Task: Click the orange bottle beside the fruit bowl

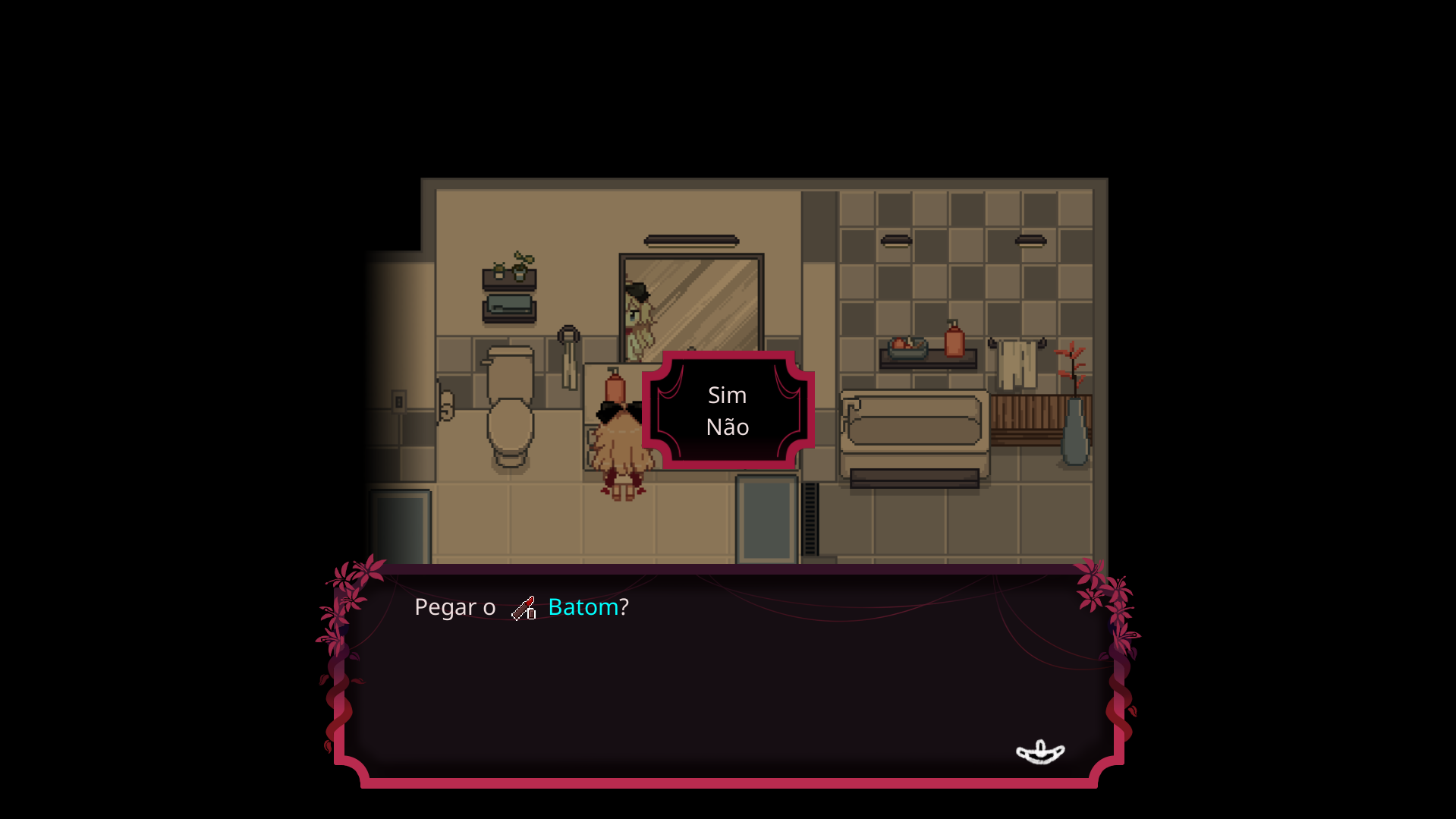Action: 953,340
